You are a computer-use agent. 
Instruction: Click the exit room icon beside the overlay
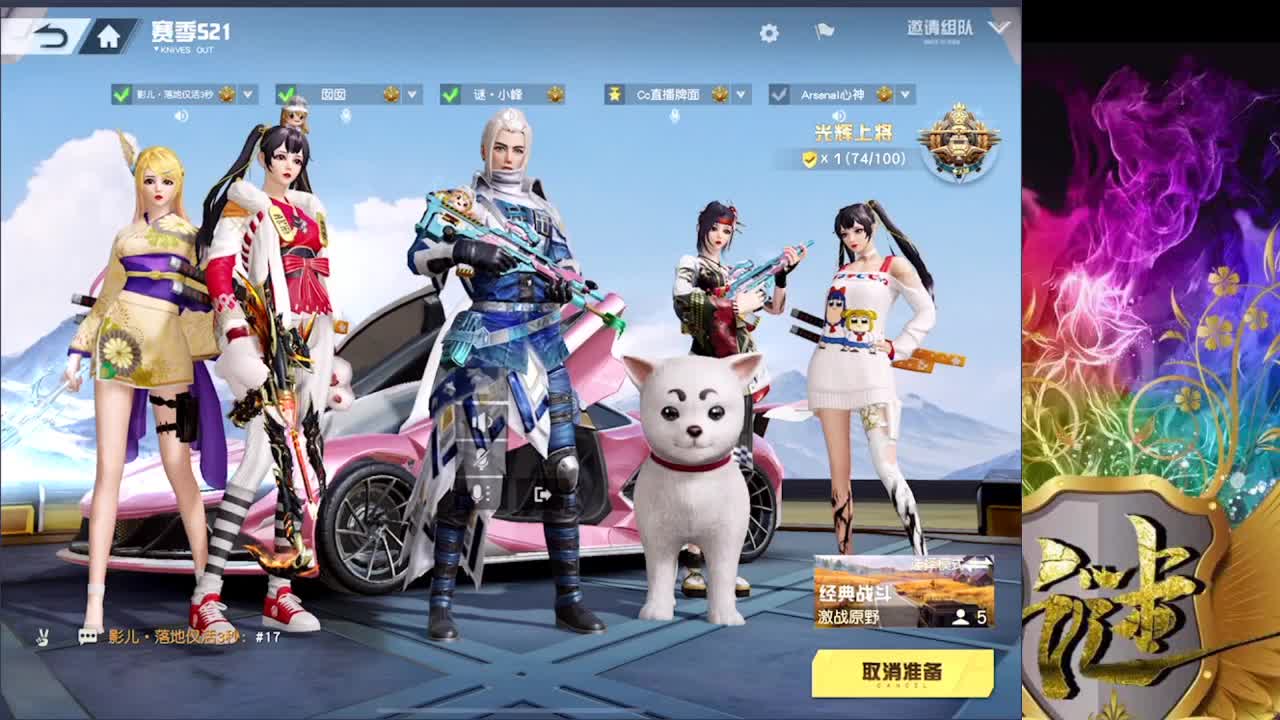541,492
